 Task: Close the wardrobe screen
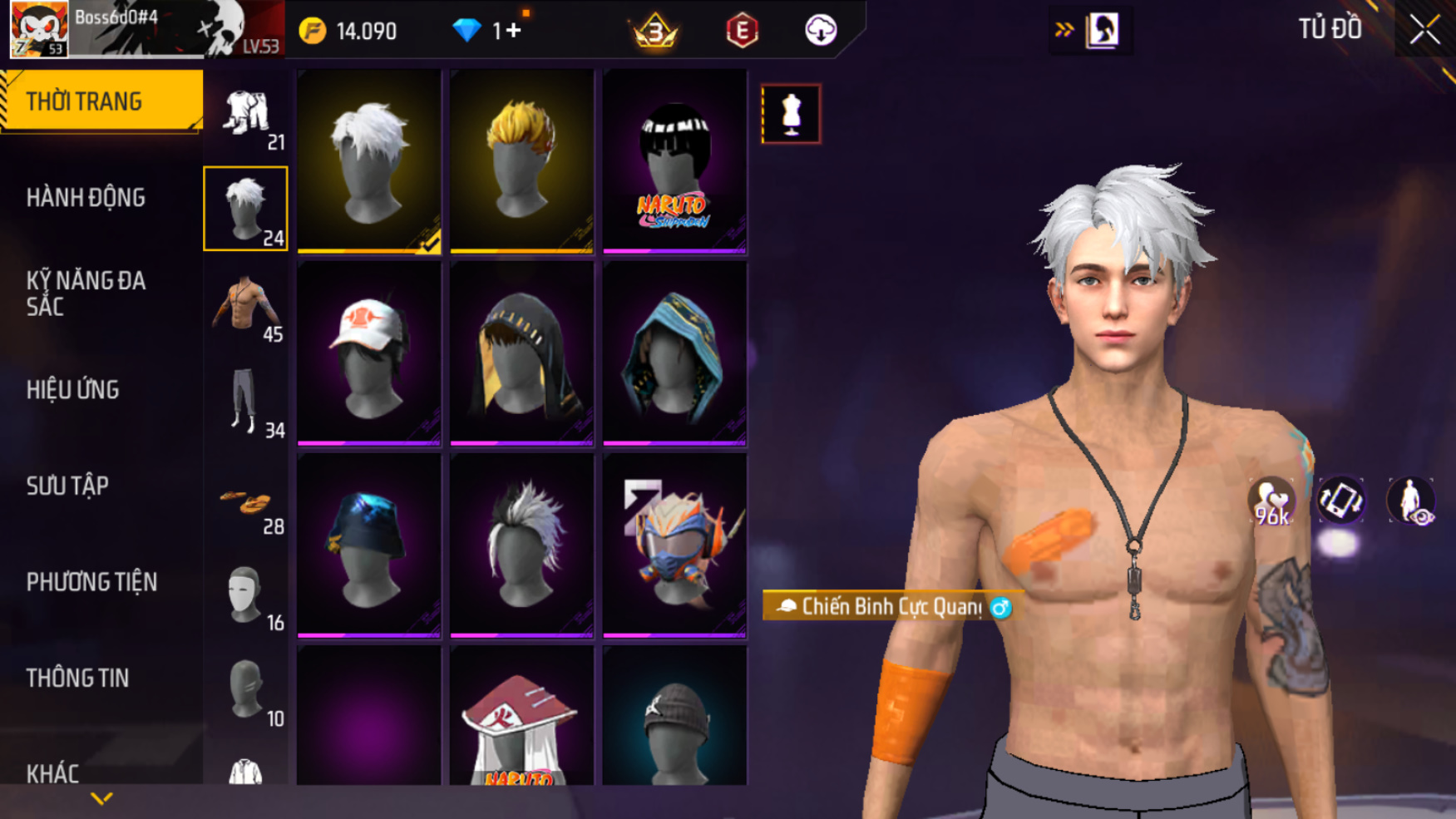pos(1424,31)
